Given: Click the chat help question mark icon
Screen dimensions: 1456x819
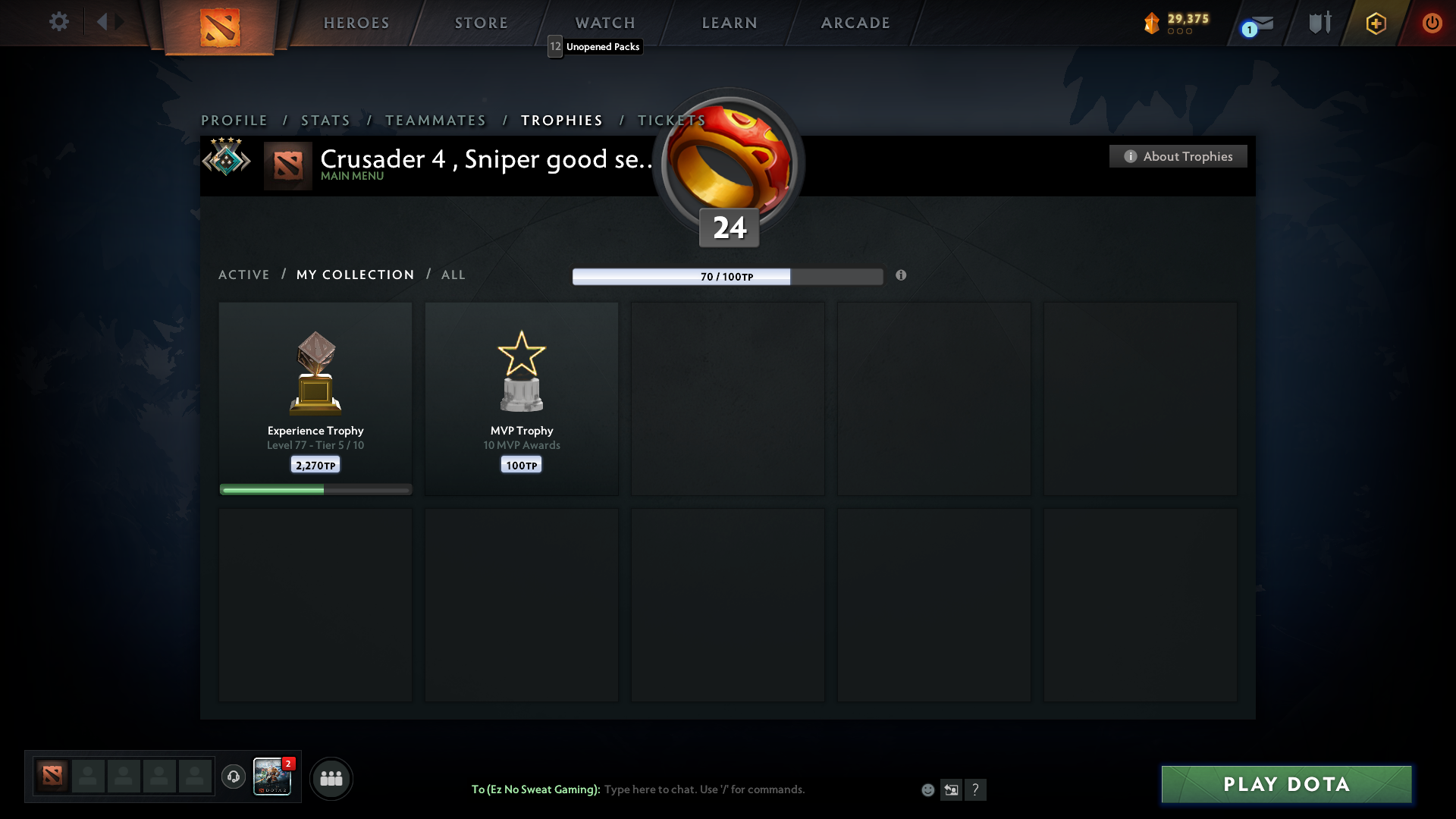Looking at the screenshot, I should [x=977, y=789].
